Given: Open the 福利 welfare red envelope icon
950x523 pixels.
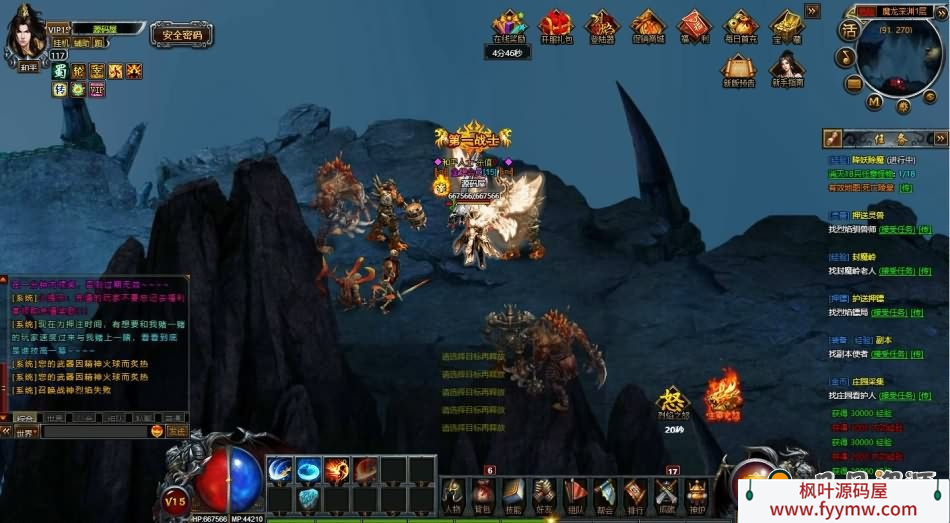Looking at the screenshot, I should pyautogui.click(x=693, y=24).
